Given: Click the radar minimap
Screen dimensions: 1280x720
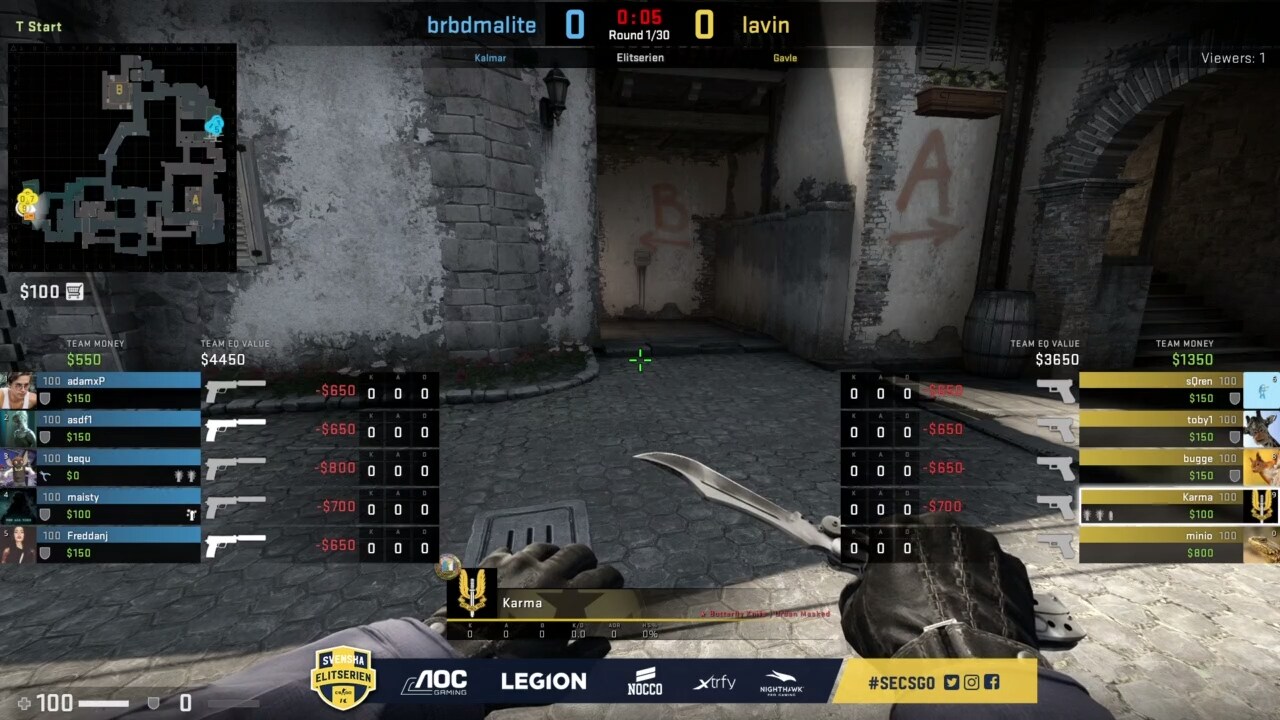Looking at the screenshot, I should [x=122, y=157].
